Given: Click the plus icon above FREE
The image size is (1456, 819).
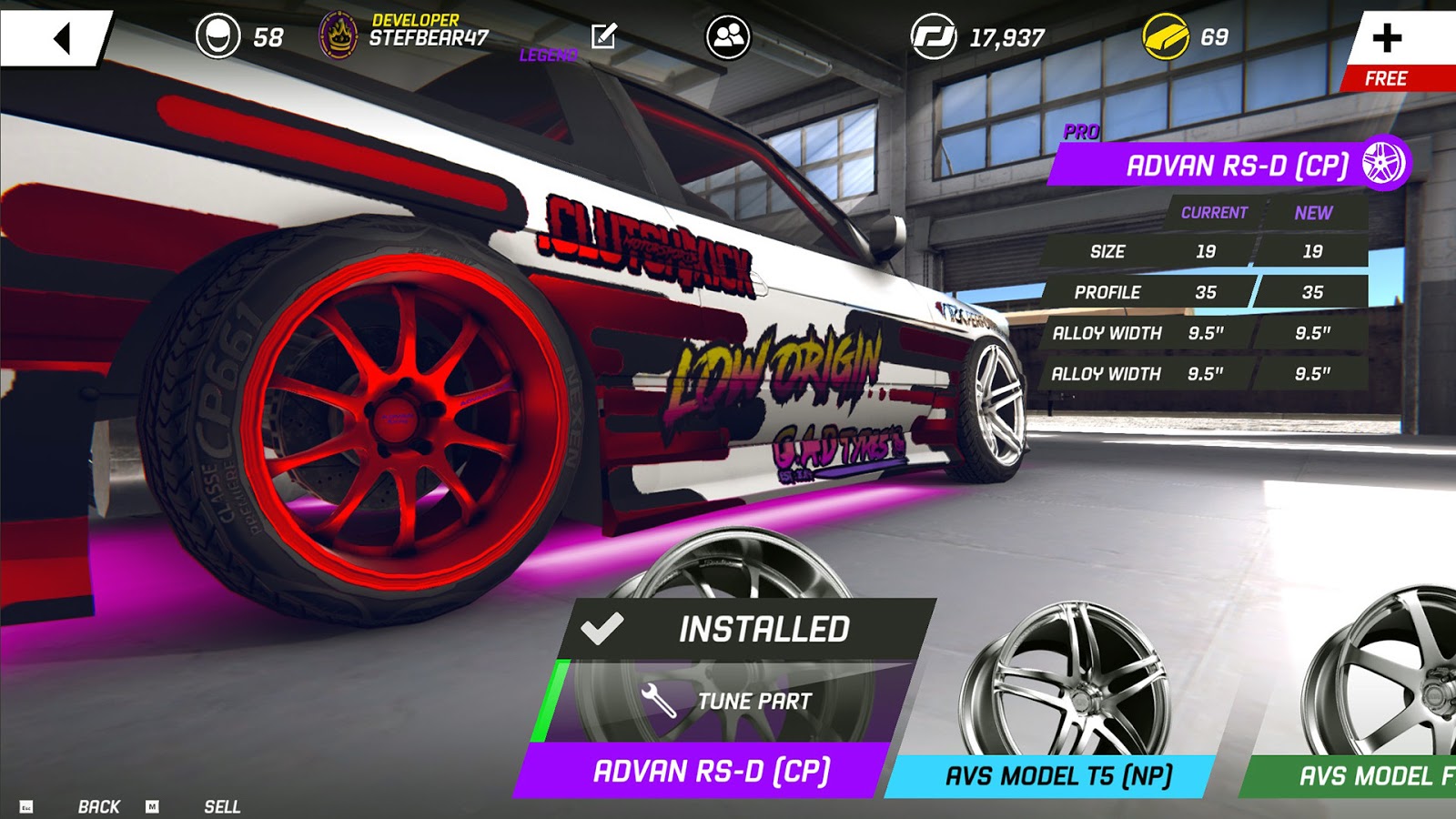Looking at the screenshot, I should click(1388, 38).
